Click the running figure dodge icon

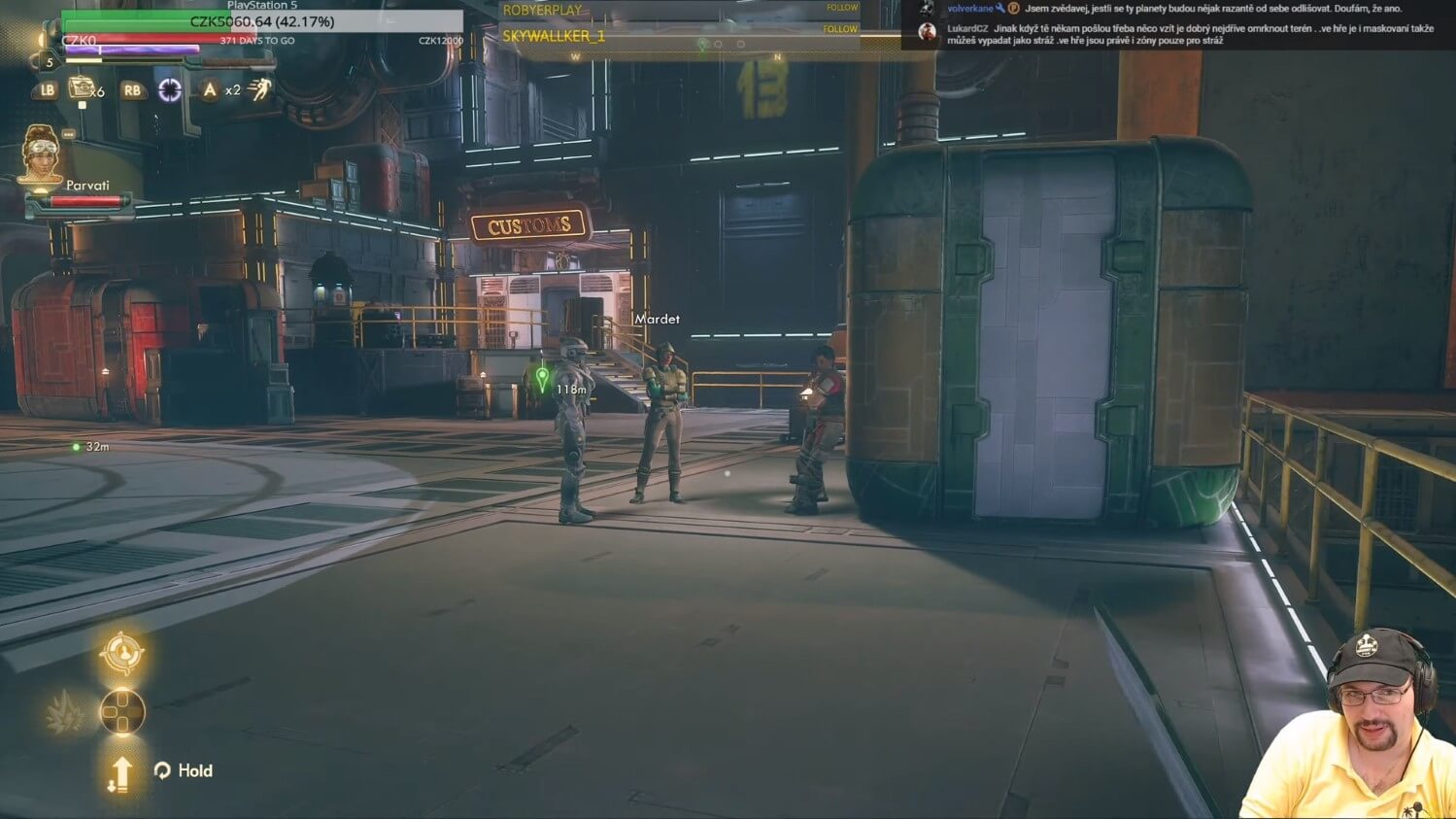click(x=259, y=90)
